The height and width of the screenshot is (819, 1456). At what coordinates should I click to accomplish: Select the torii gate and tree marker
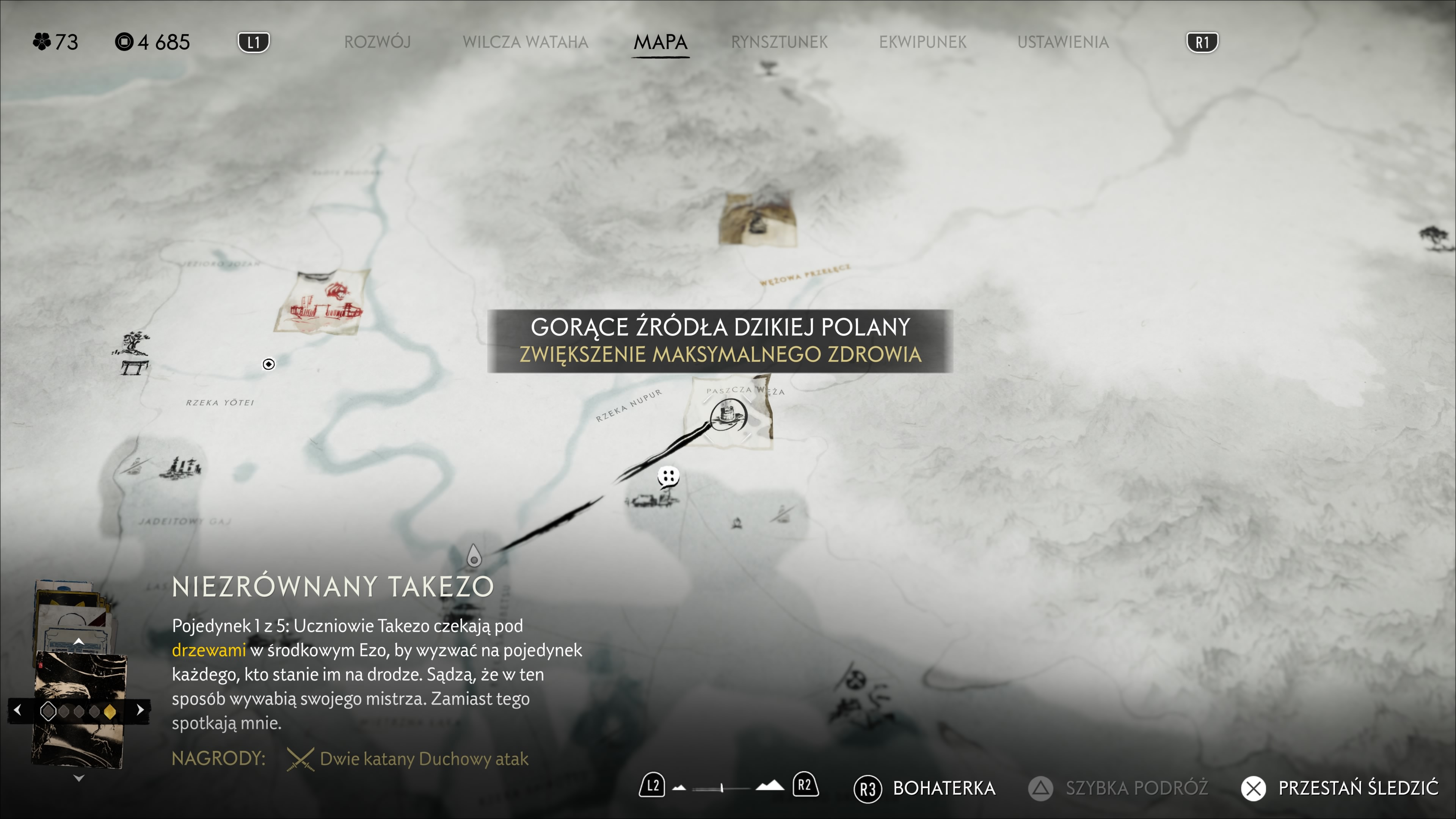pyautogui.click(x=133, y=353)
